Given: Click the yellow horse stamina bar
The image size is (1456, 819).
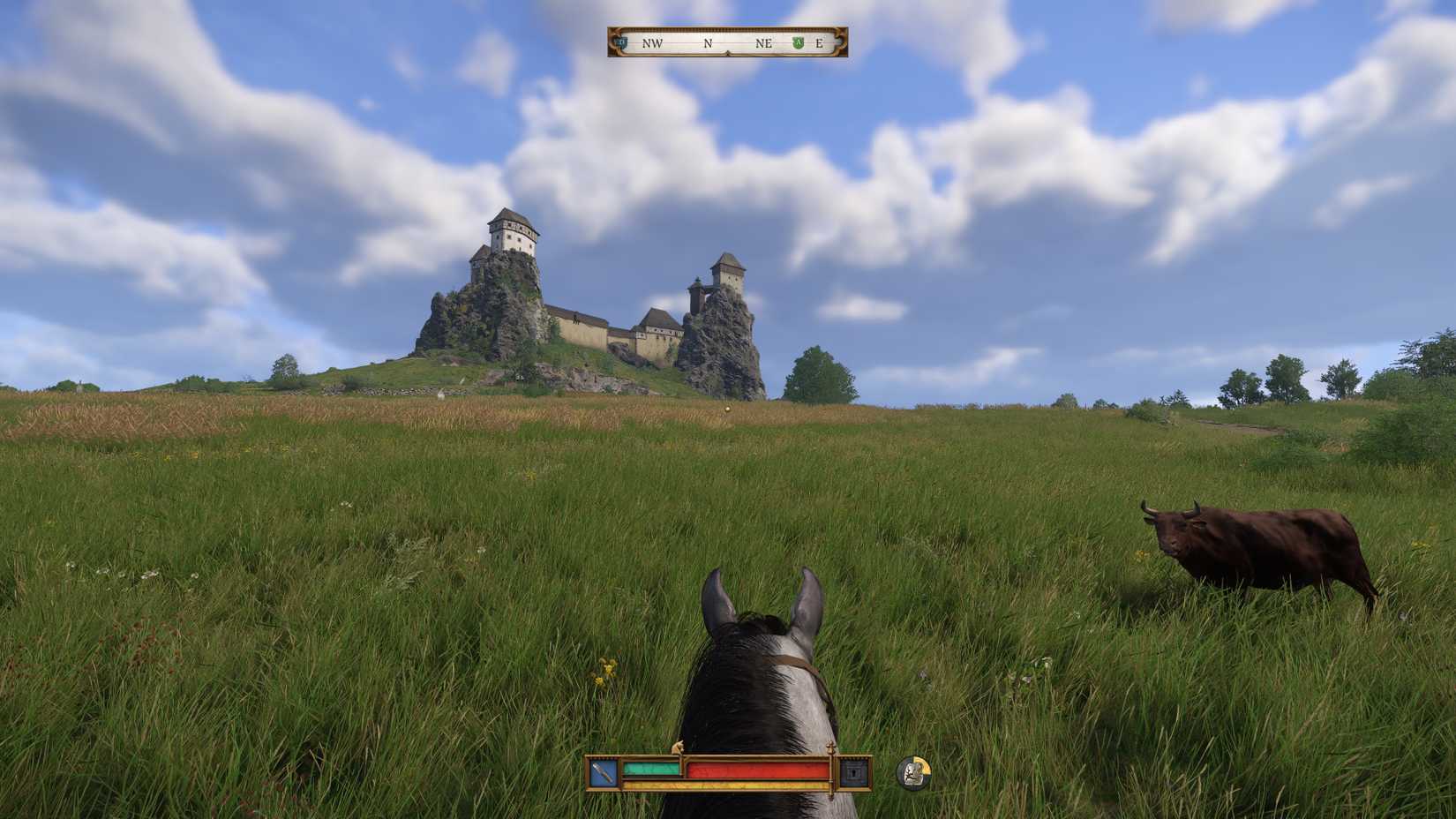Looking at the screenshot, I should [x=724, y=786].
